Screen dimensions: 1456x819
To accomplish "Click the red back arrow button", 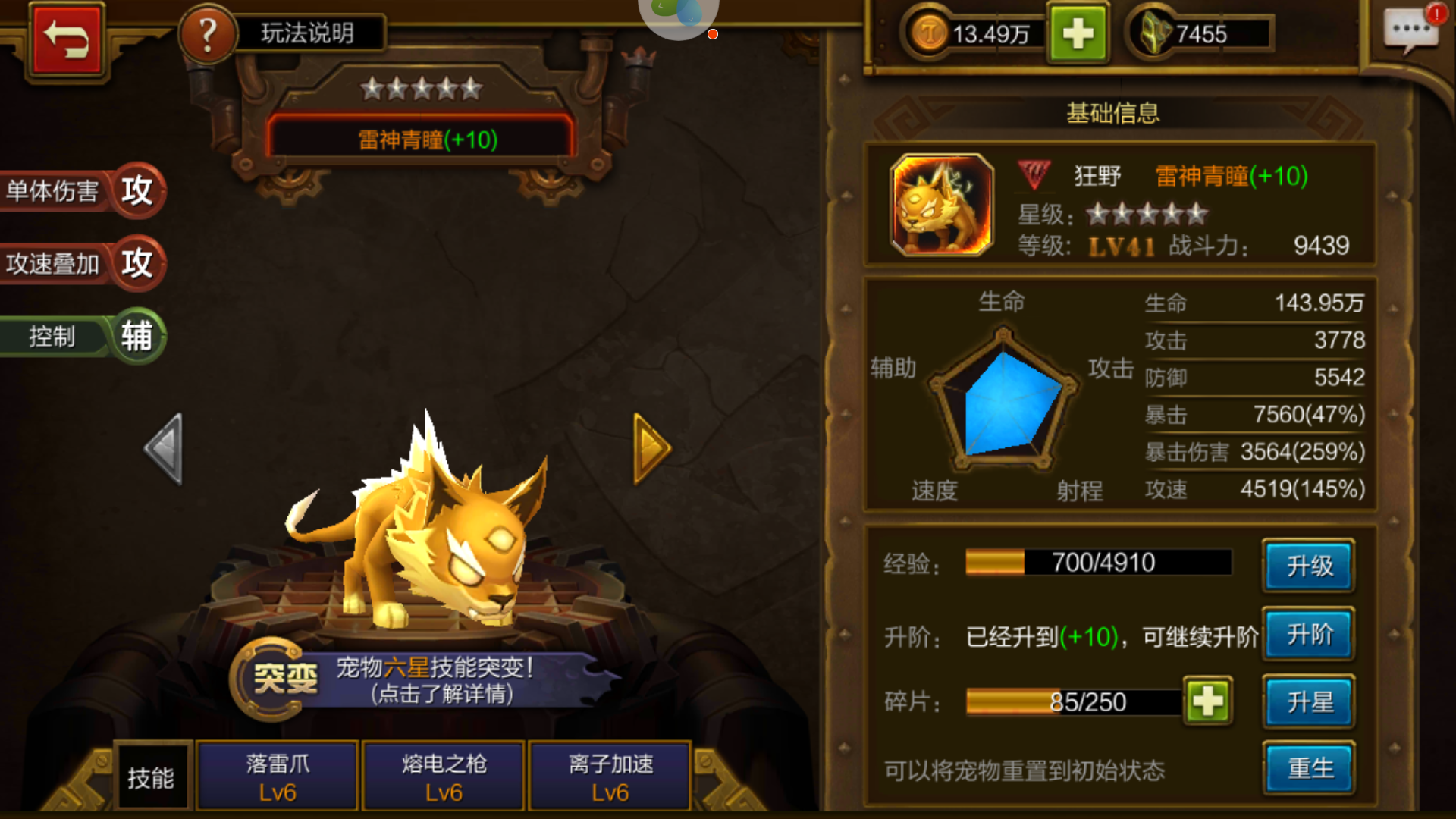I will [66, 40].
